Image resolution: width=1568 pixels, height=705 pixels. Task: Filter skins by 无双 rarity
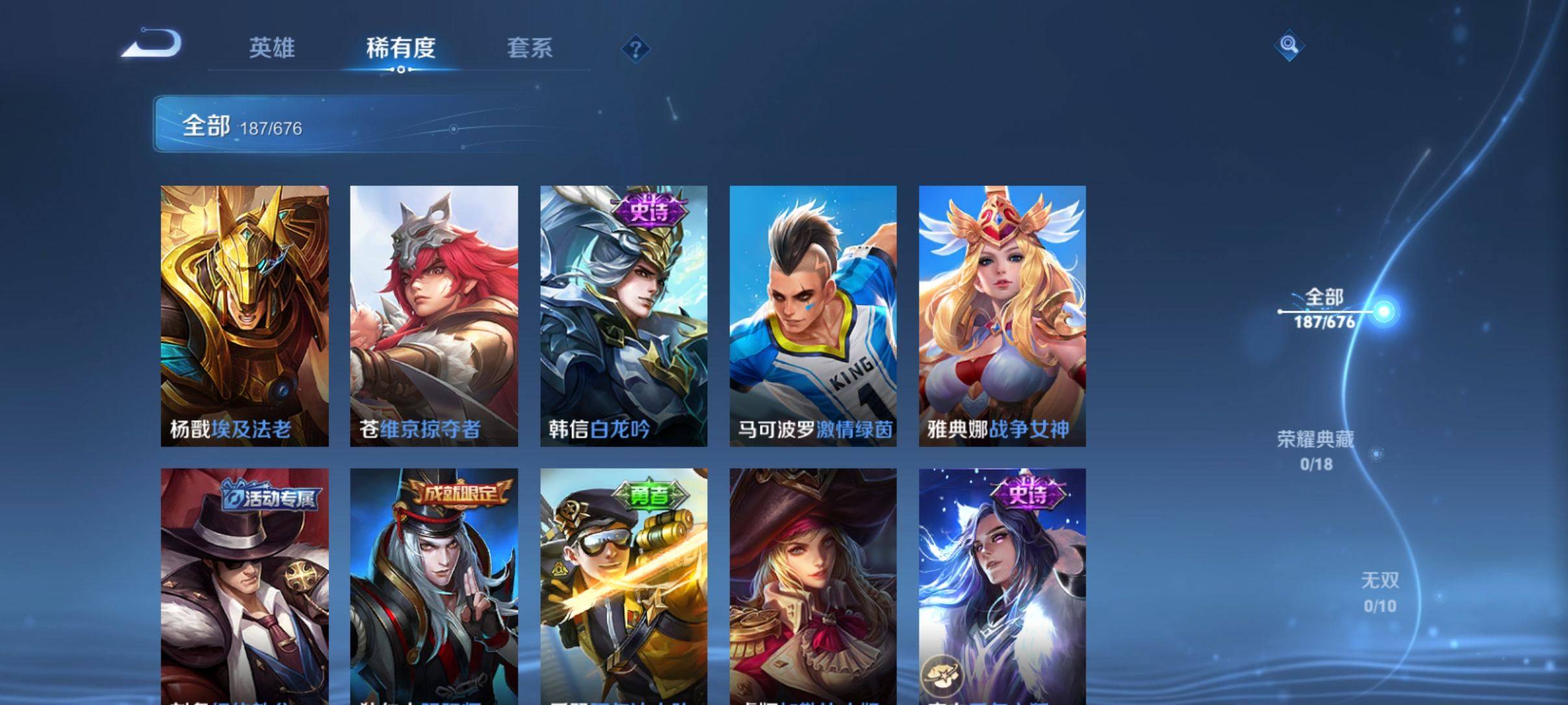(x=1379, y=592)
